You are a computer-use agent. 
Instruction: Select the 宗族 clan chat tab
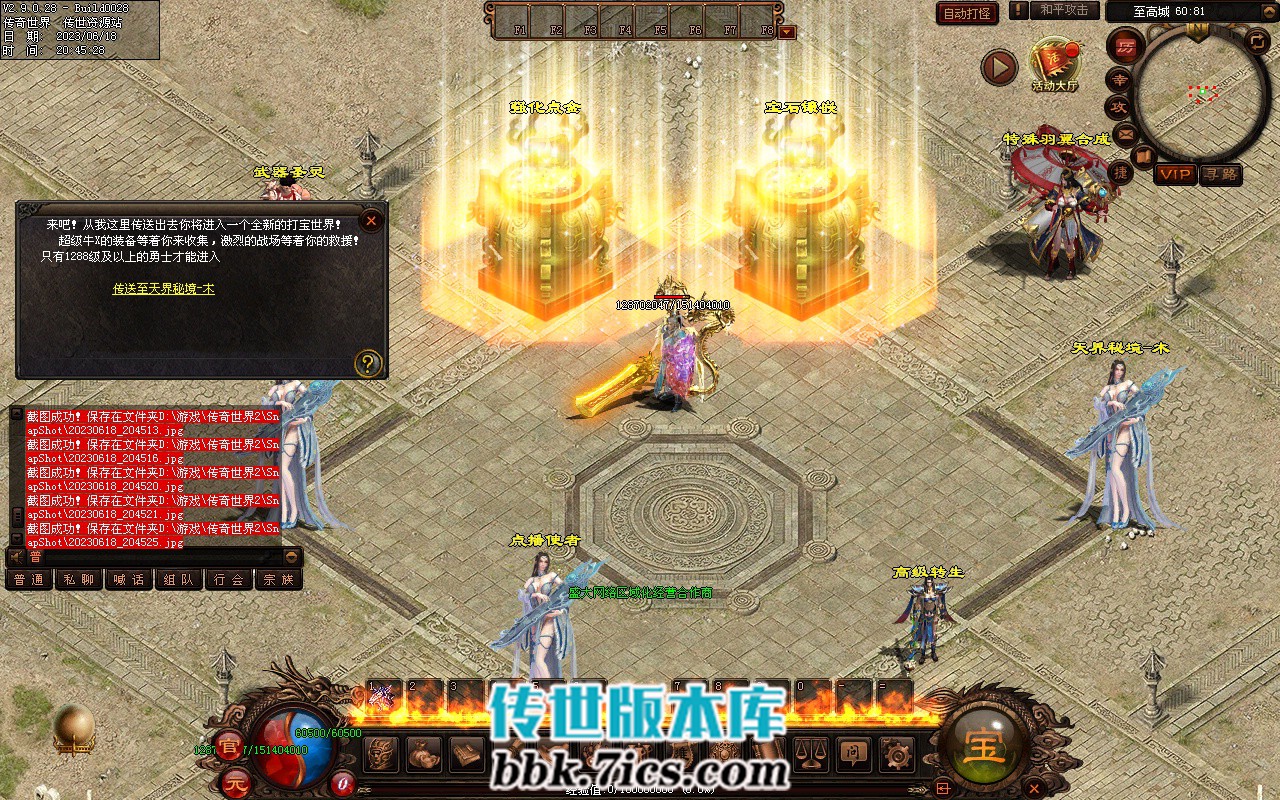pos(278,580)
